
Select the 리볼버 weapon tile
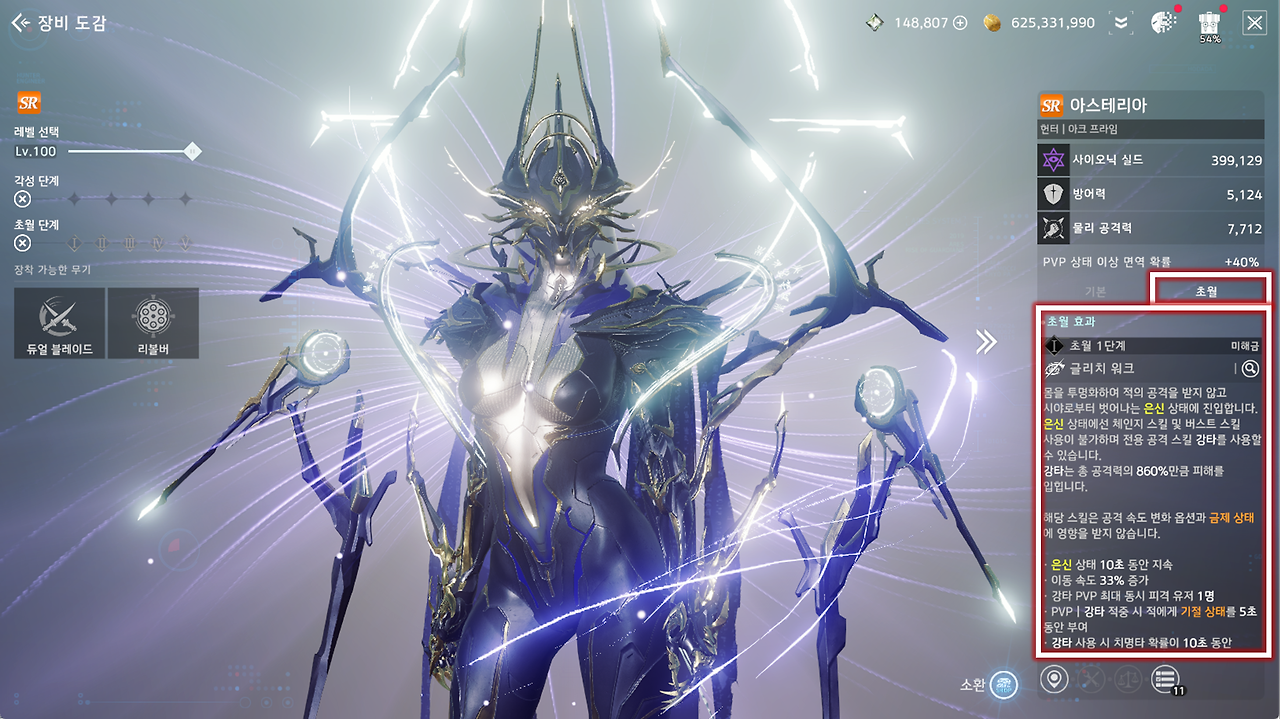point(153,323)
